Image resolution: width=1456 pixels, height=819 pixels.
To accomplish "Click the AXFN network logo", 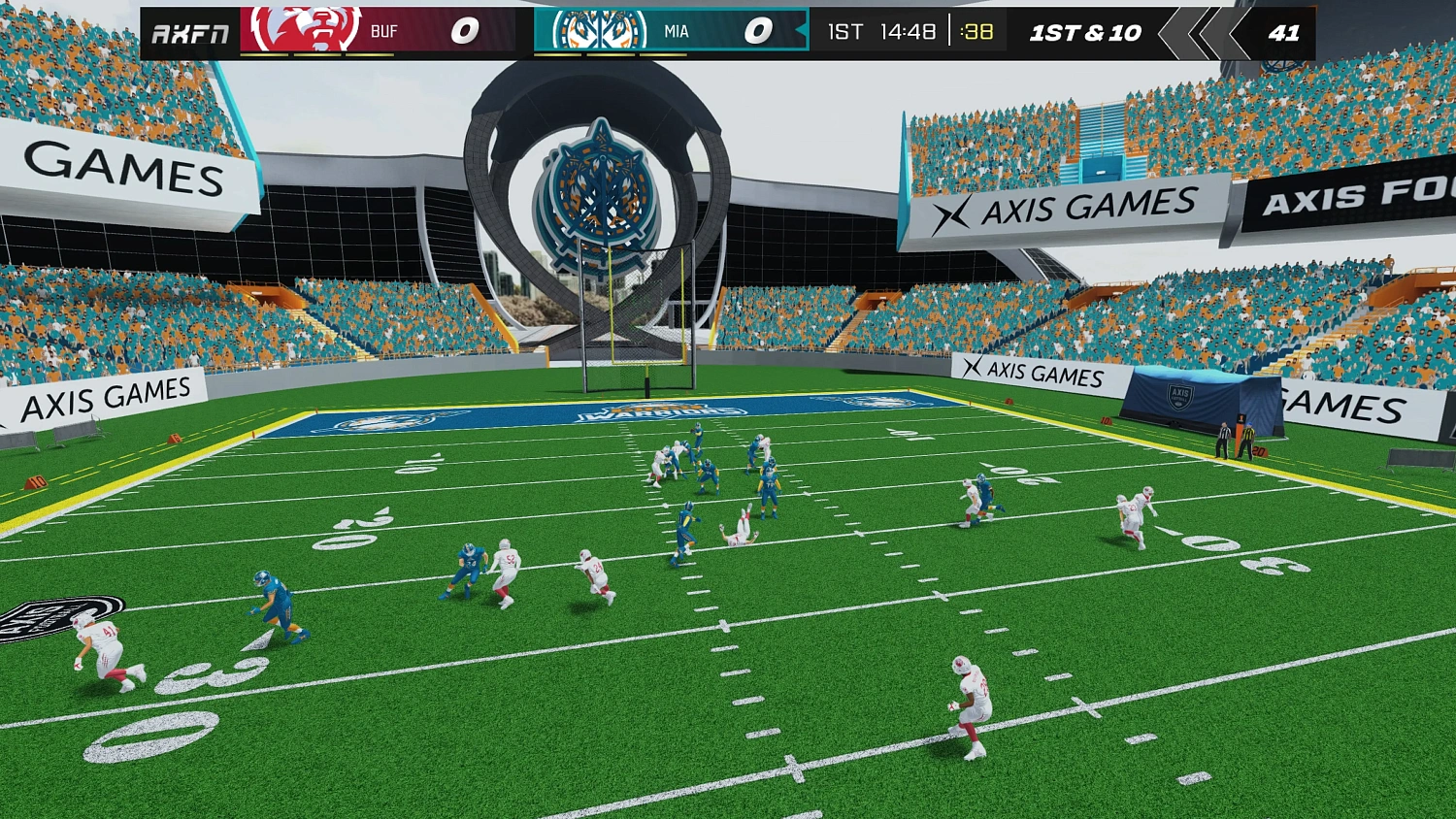I will (190, 31).
